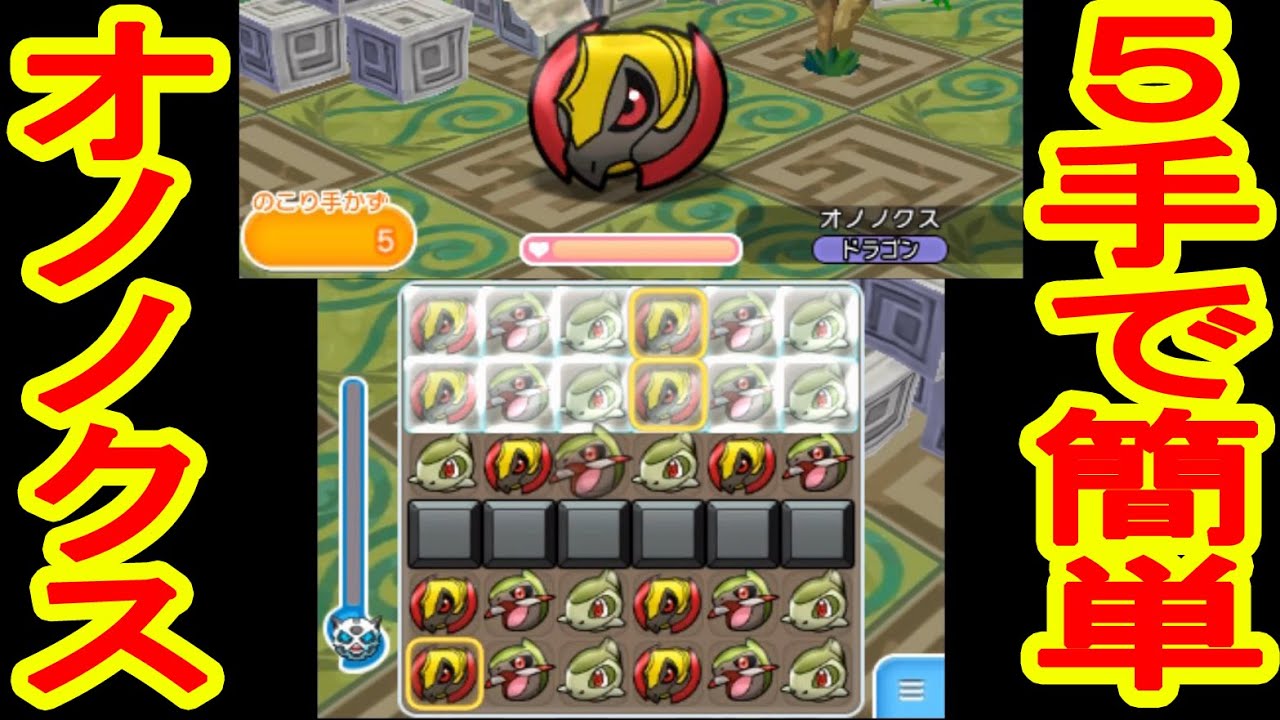Select the leftmost Axew in the third row
Image resolution: width=1280 pixels, height=720 pixels.
click(x=440, y=465)
